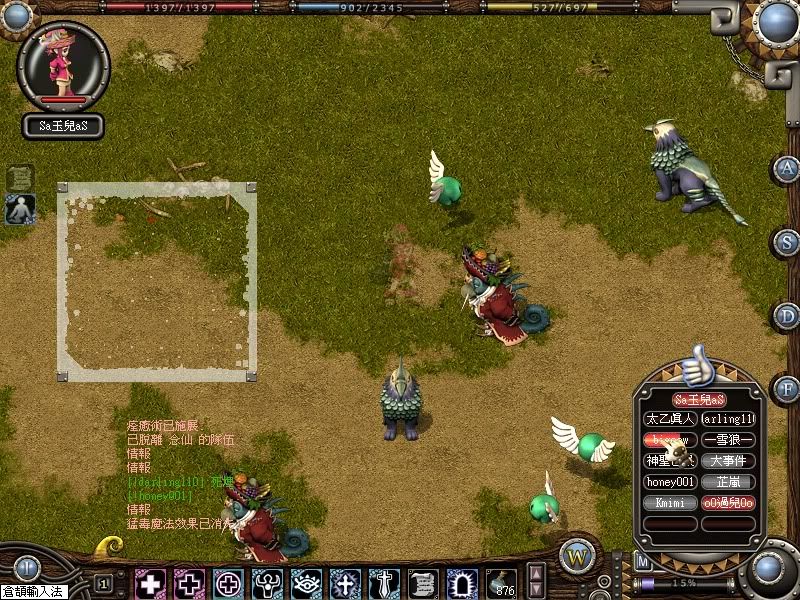Viewport: 800px width, 600px height.
Task: Click the Sa玉兒aS character portrait
Action: pos(63,67)
